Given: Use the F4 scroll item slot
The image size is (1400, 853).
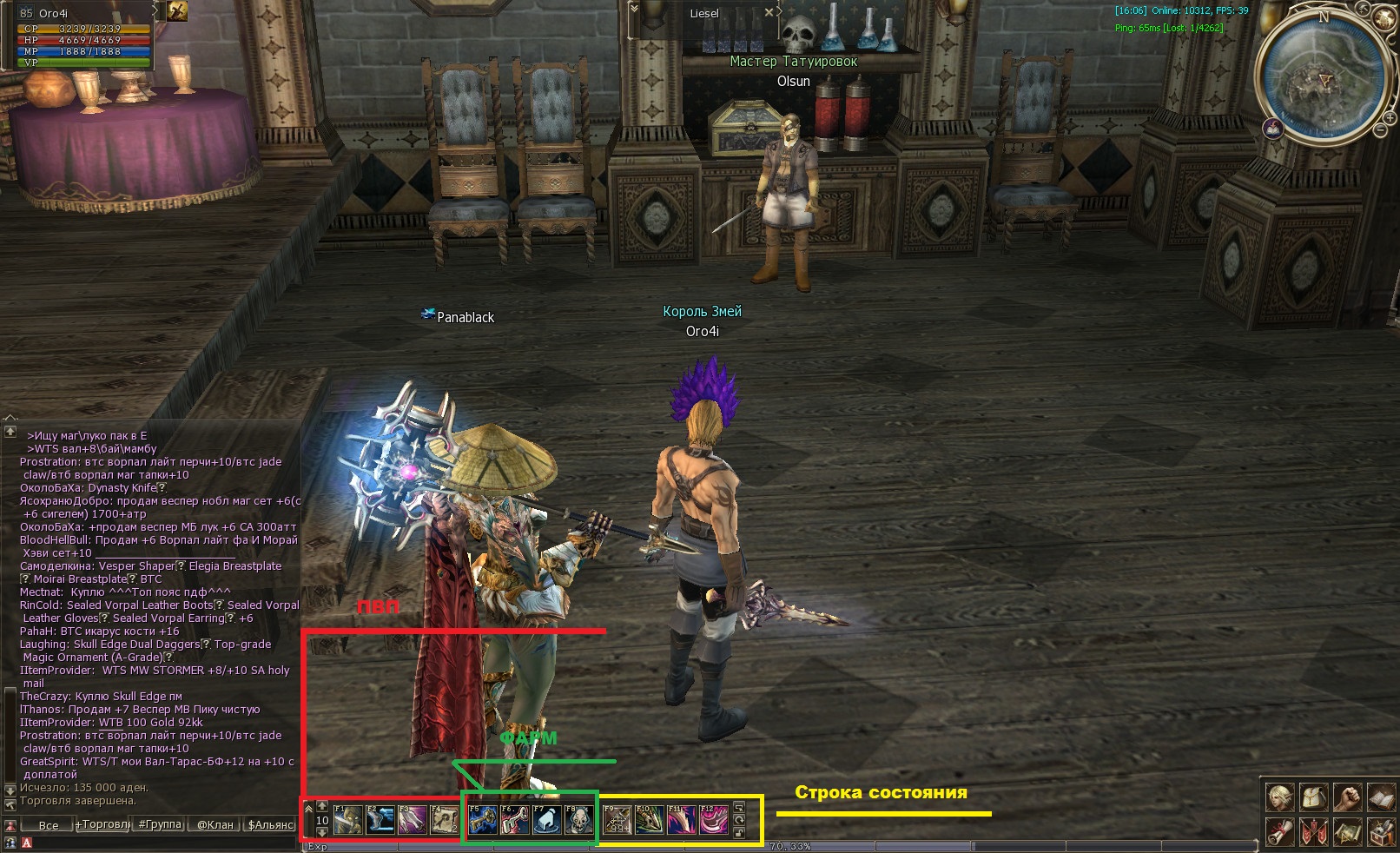Looking at the screenshot, I should pyautogui.click(x=444, y=820).
